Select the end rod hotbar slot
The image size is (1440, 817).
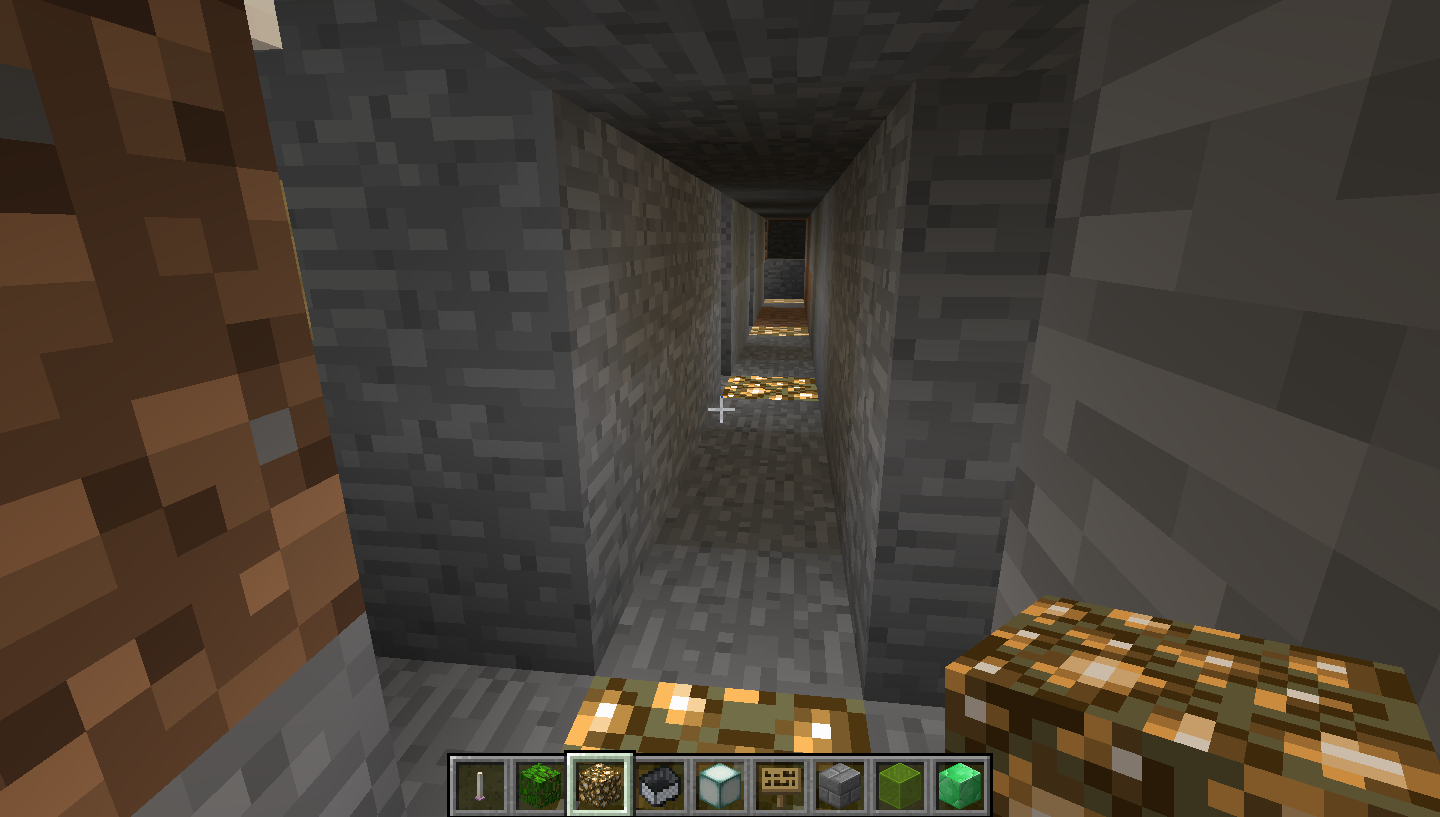point(480,784)
